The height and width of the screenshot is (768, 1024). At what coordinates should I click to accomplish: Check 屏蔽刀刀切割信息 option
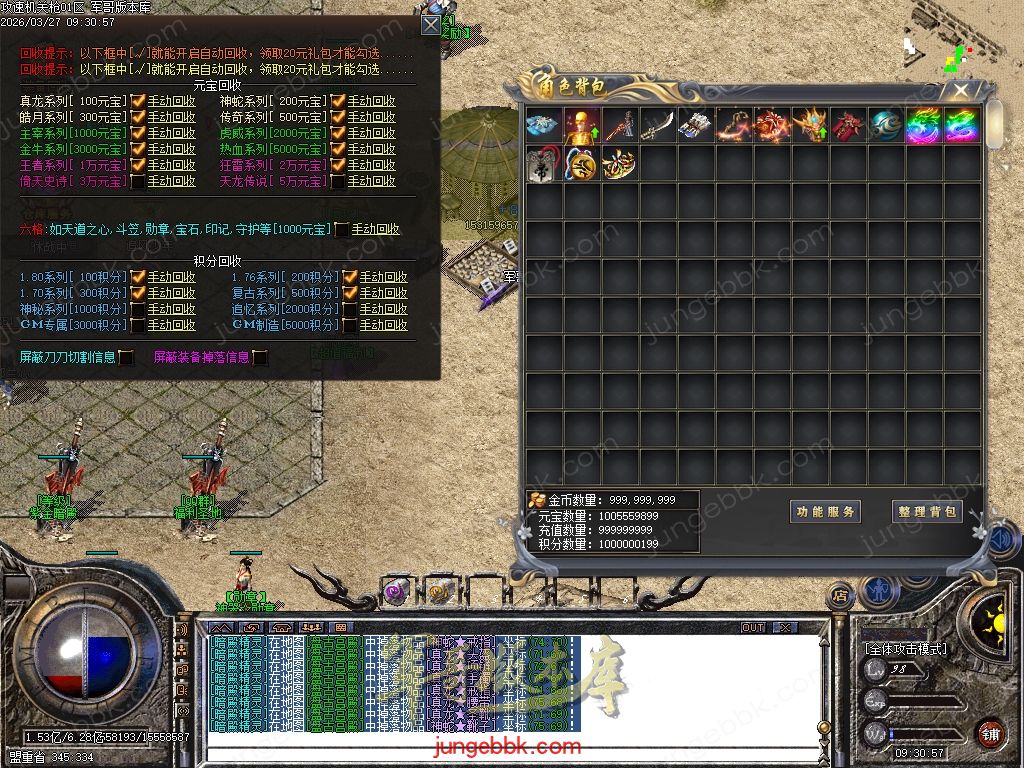click(126, 357)
